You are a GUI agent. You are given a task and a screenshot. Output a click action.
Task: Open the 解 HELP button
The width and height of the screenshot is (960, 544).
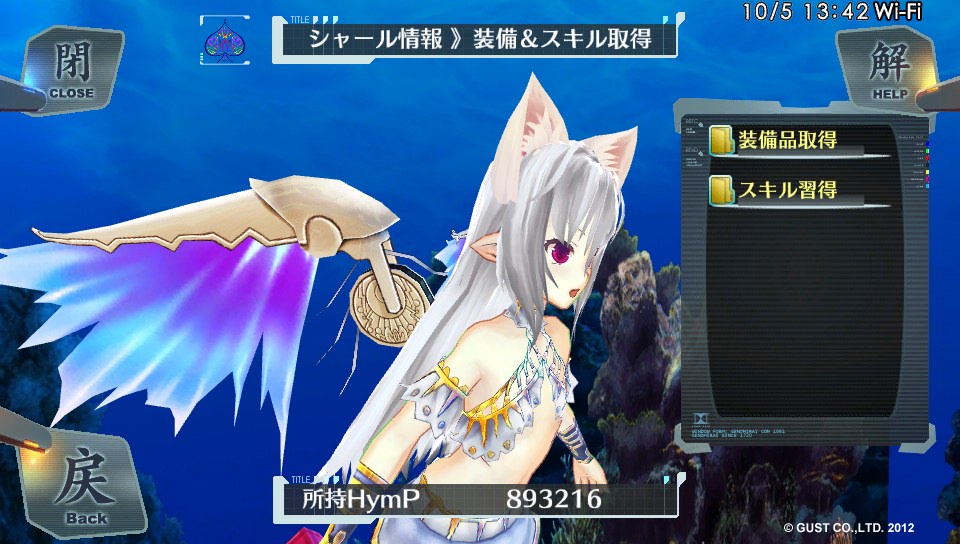[888, 68]
